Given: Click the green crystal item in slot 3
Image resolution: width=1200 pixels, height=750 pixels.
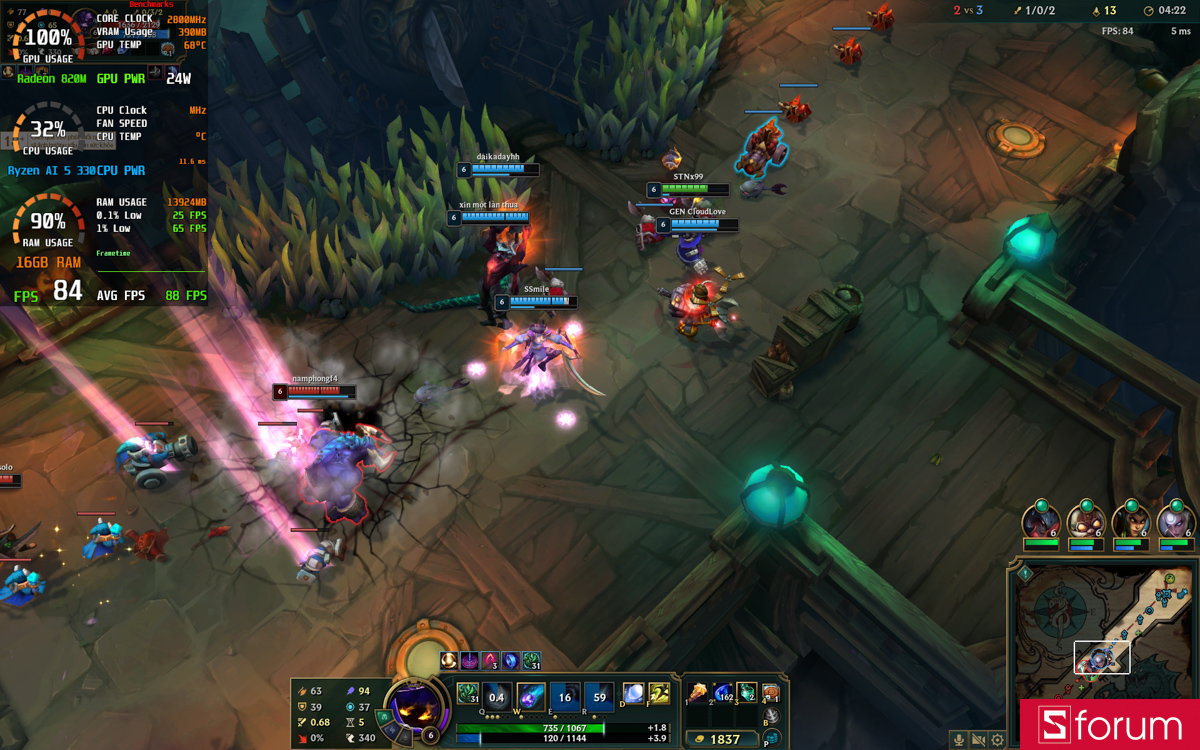Looking at the screenshot, I should [746, 692].
